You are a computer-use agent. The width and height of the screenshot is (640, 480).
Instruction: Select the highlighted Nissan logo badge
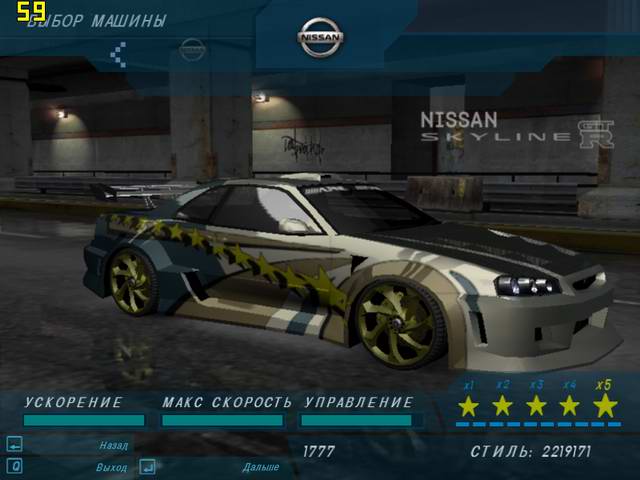click(320, 39)
